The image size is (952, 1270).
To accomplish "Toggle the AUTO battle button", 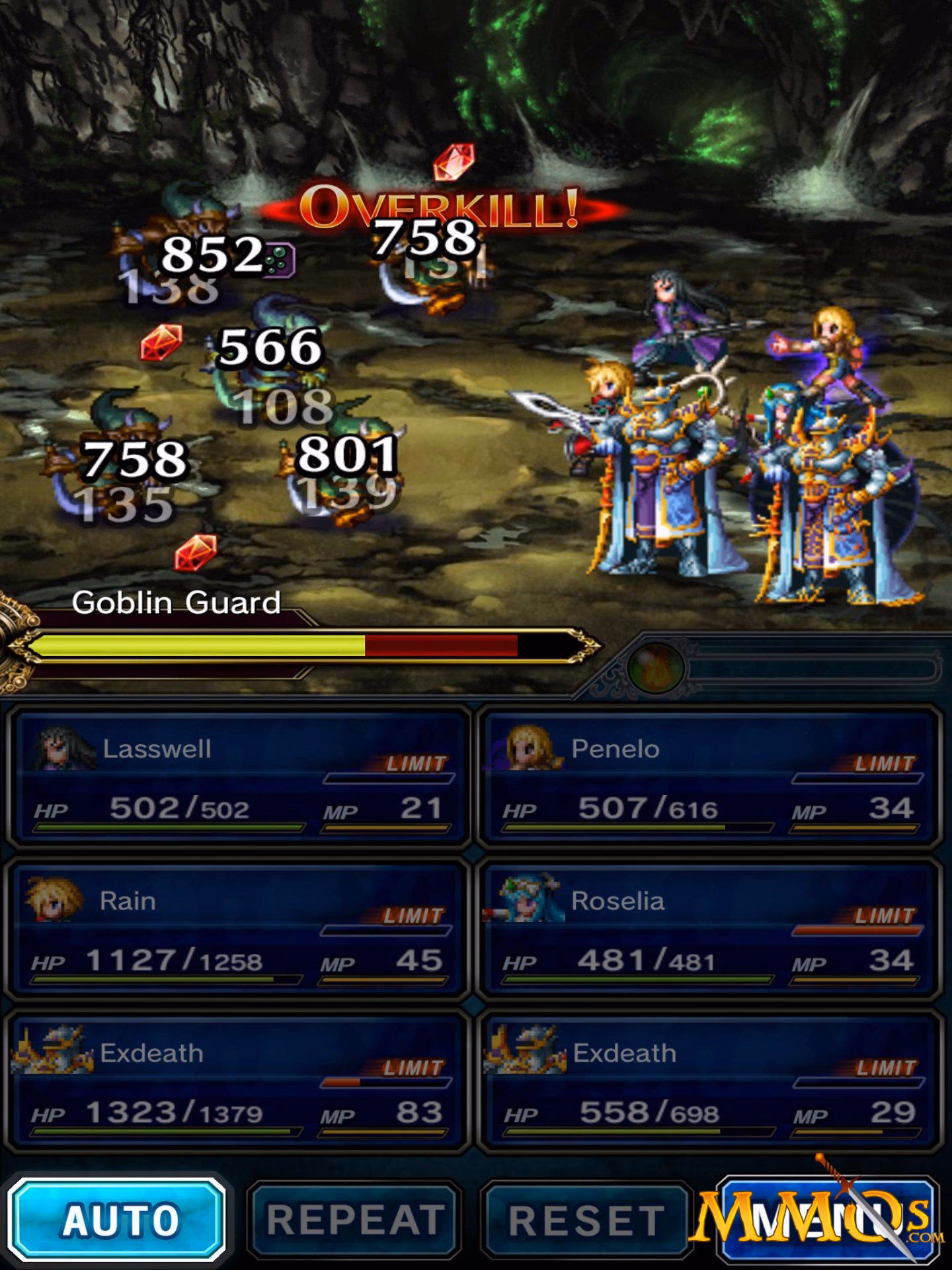I will pyautogui.click(x=118, y=1218).
